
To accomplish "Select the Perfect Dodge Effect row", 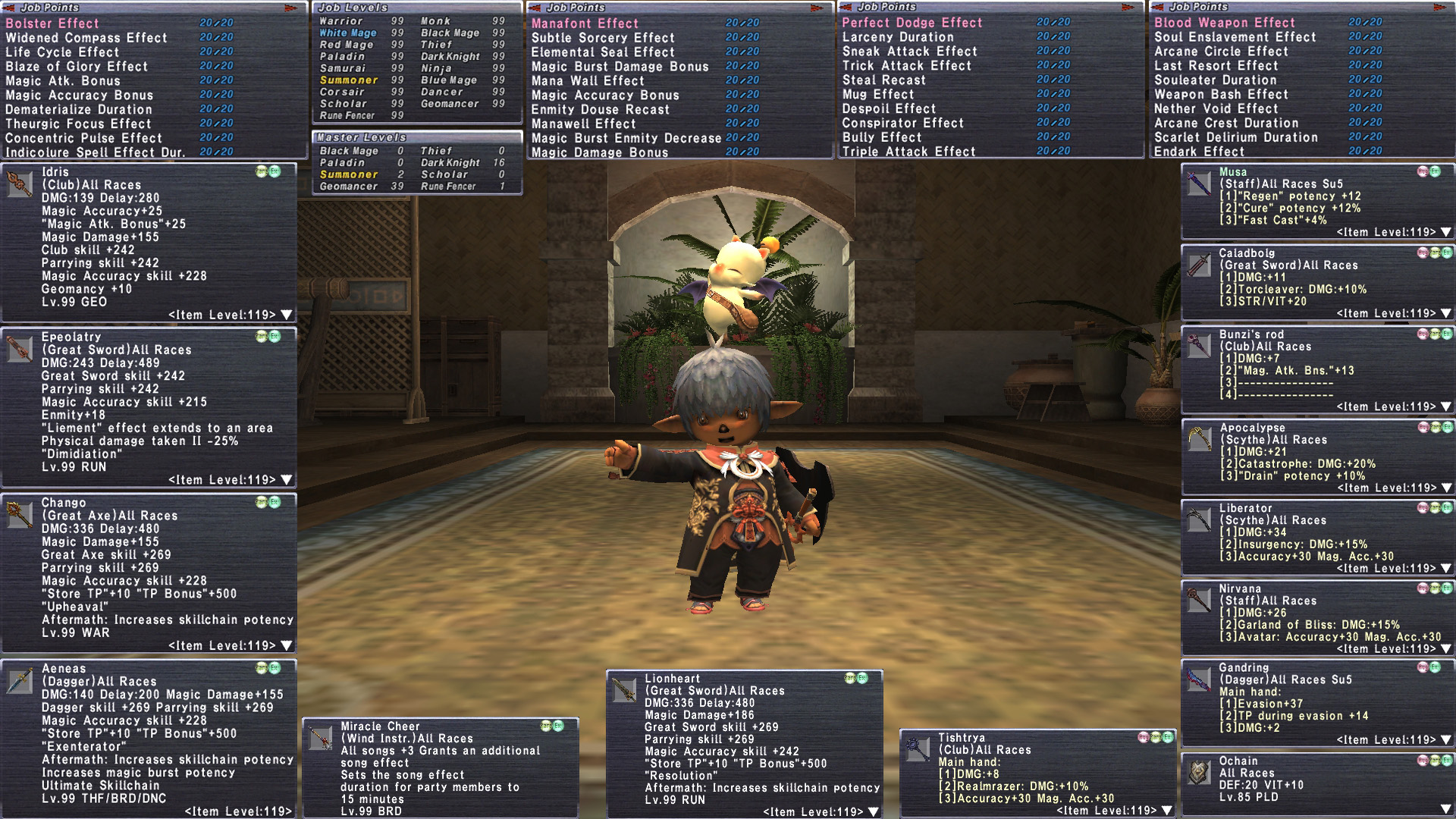I will point(912,23).
